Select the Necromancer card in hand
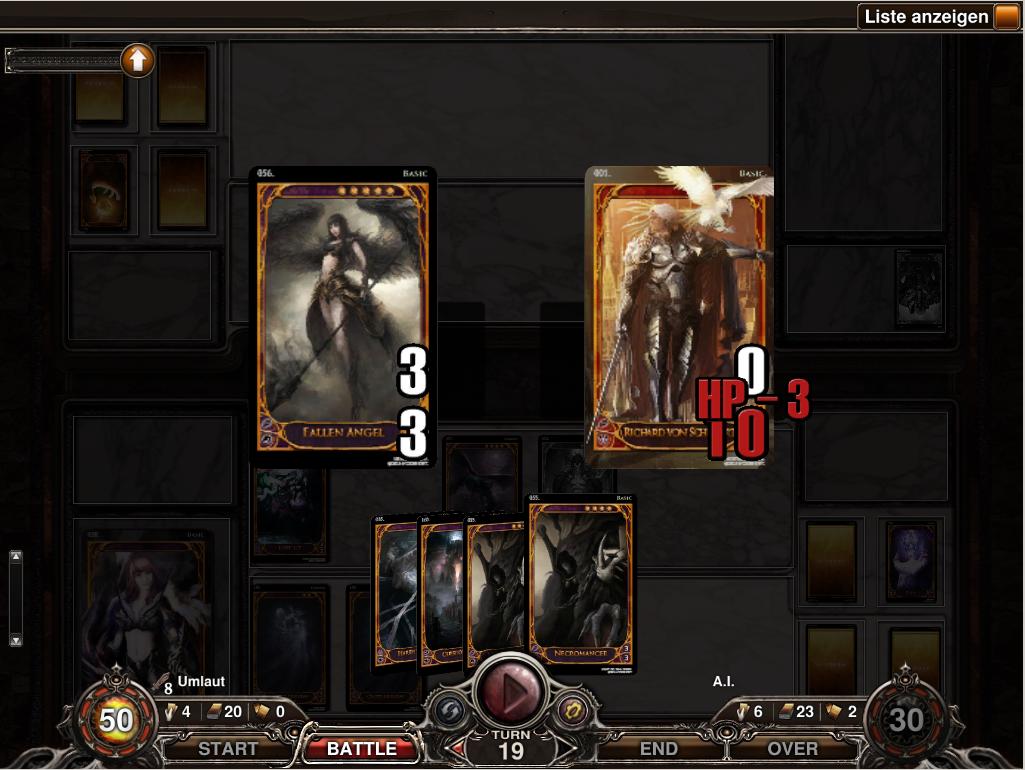 (x=582, y=585)
